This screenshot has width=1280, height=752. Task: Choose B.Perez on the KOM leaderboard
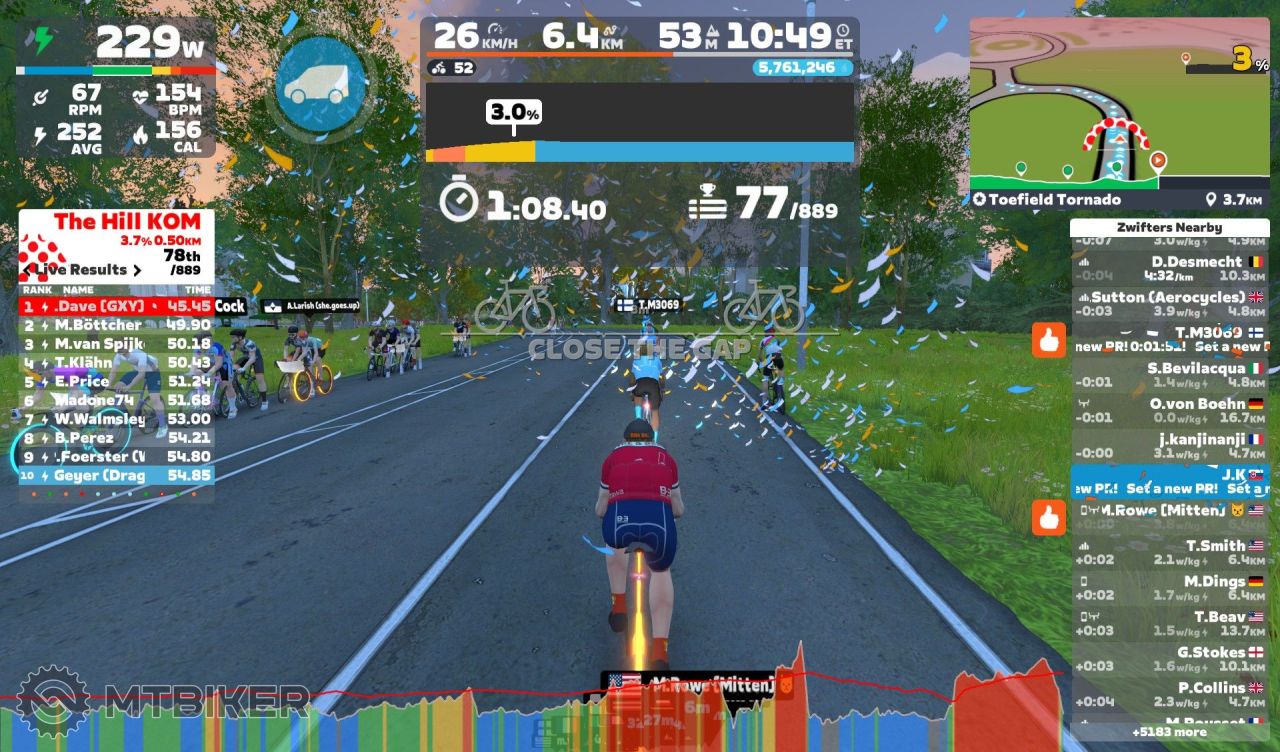point(116,437)
